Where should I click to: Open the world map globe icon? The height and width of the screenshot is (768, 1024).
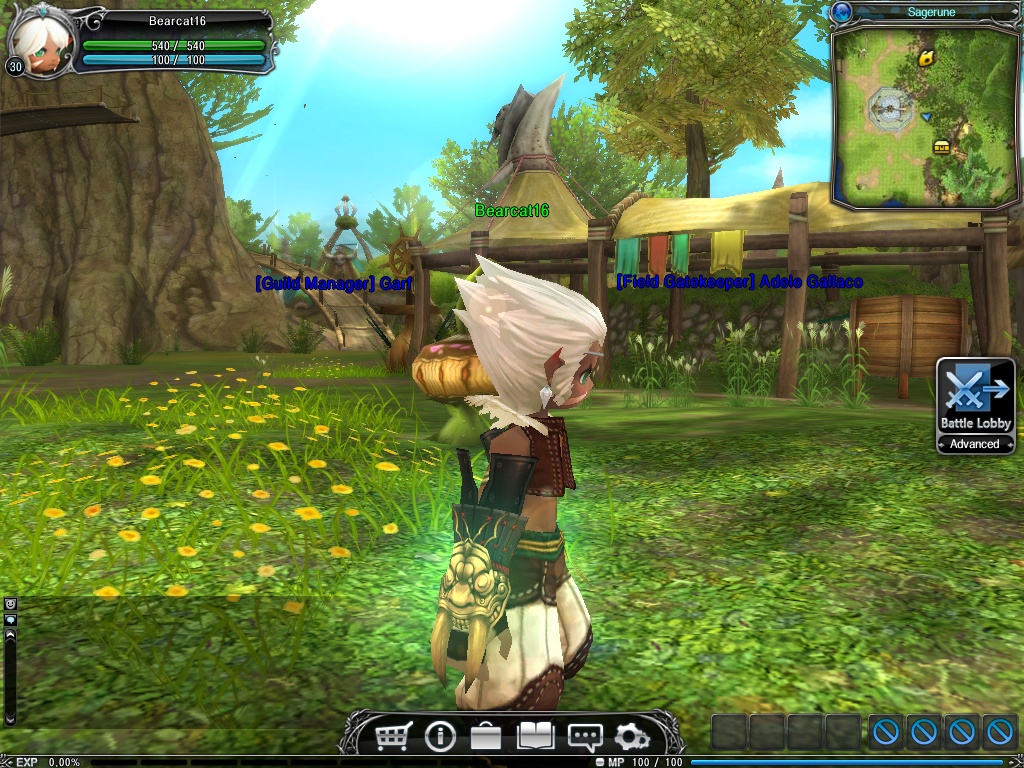[x=842, y=12]
